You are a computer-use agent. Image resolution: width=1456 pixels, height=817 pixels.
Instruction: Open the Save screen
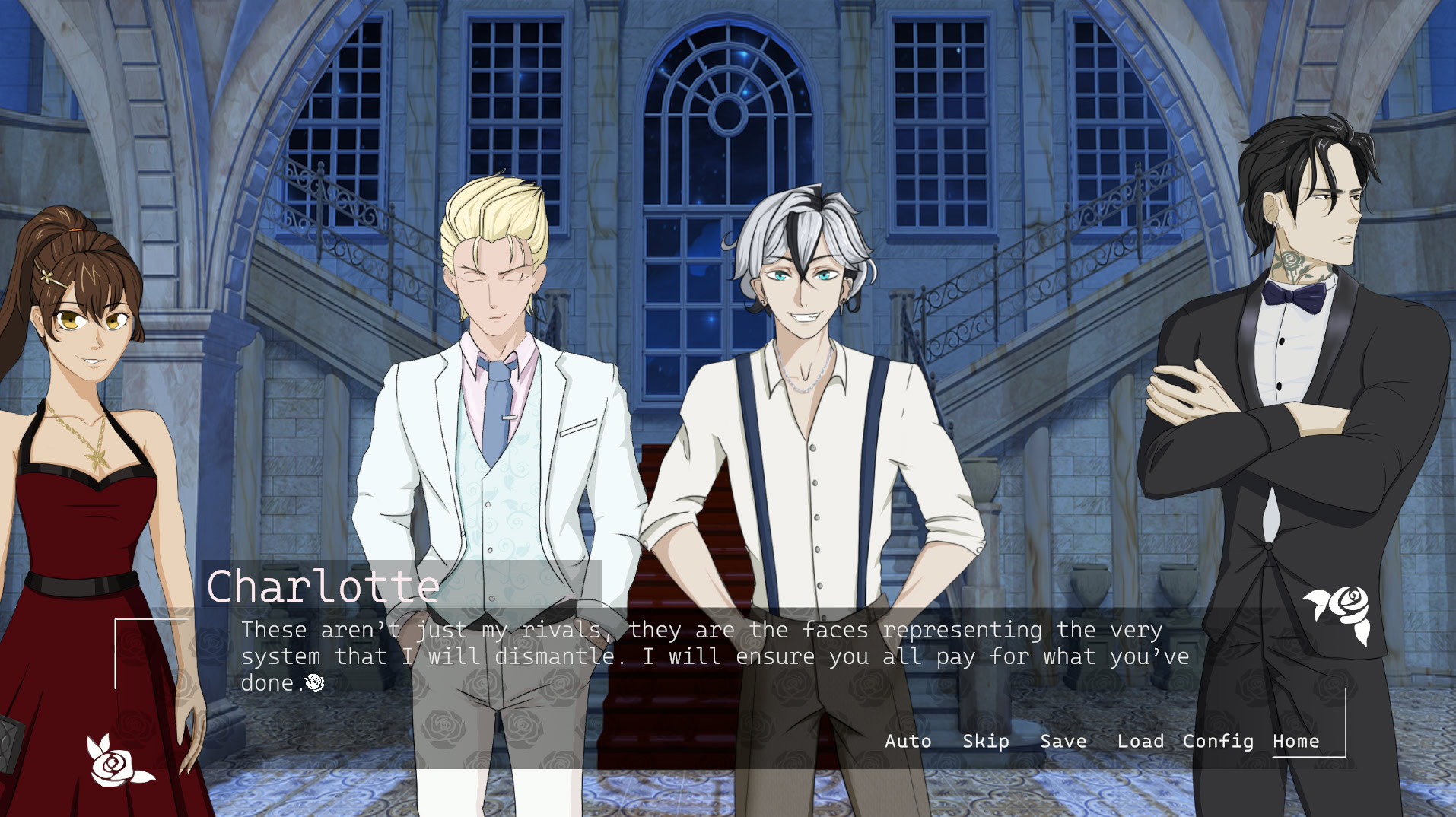(1063, 740)
